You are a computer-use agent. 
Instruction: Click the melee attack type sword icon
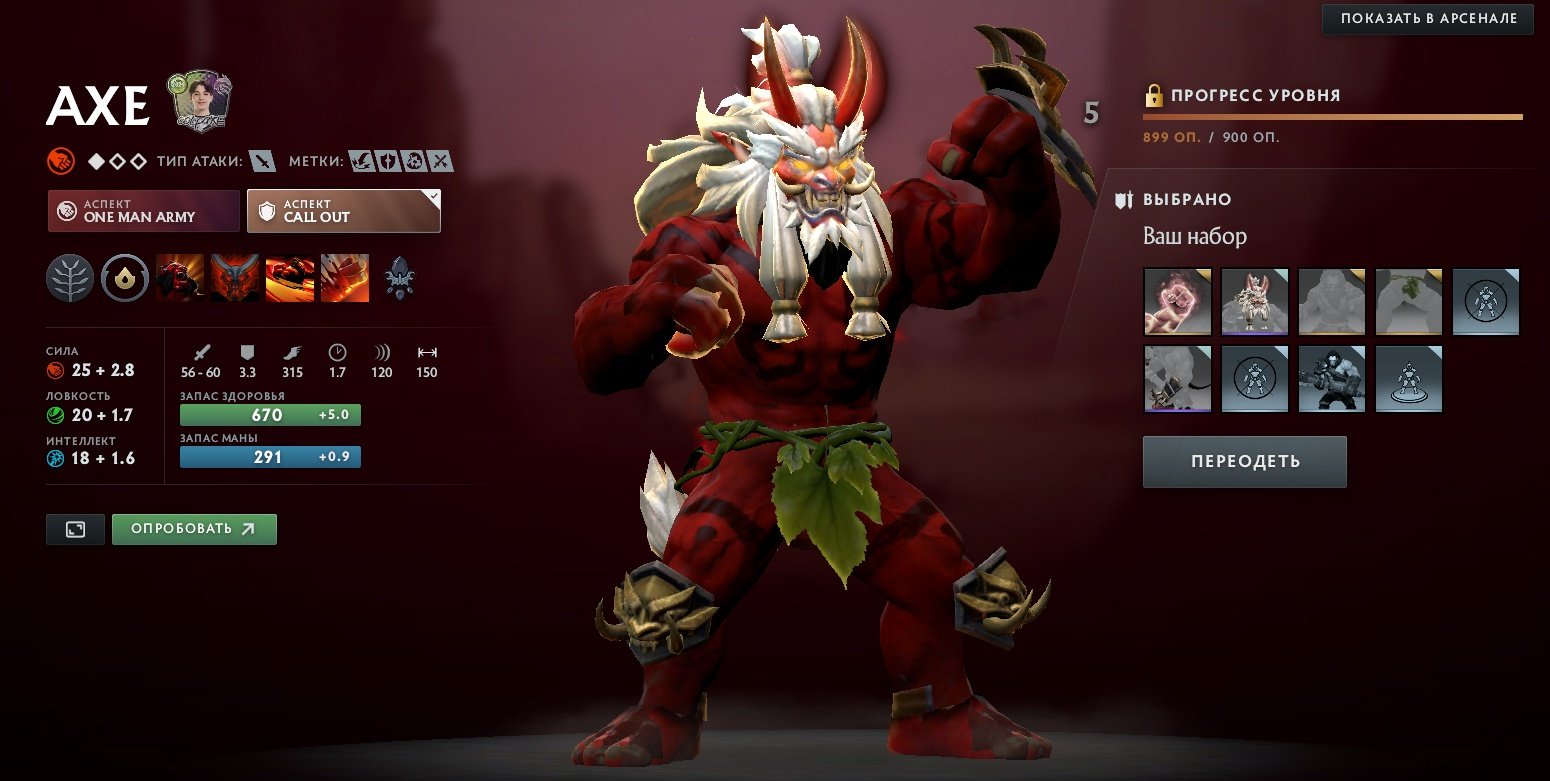[262, 160]
